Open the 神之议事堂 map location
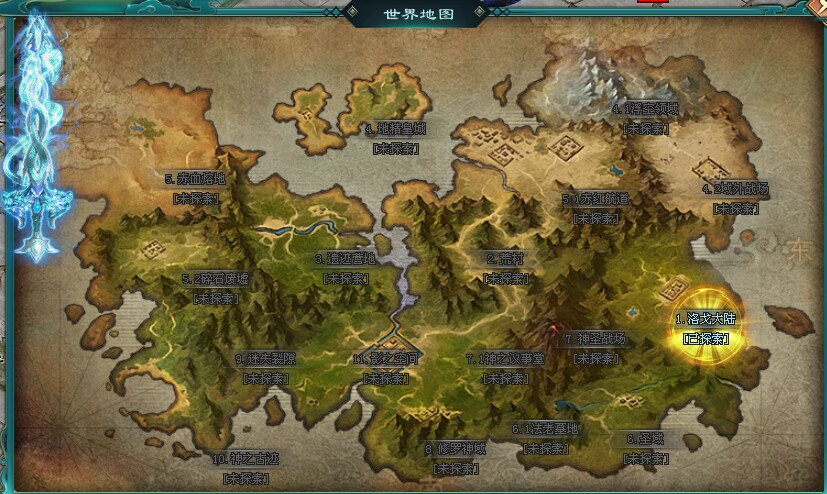The width and height of the screenshot is (827, 494). (504, 359)
